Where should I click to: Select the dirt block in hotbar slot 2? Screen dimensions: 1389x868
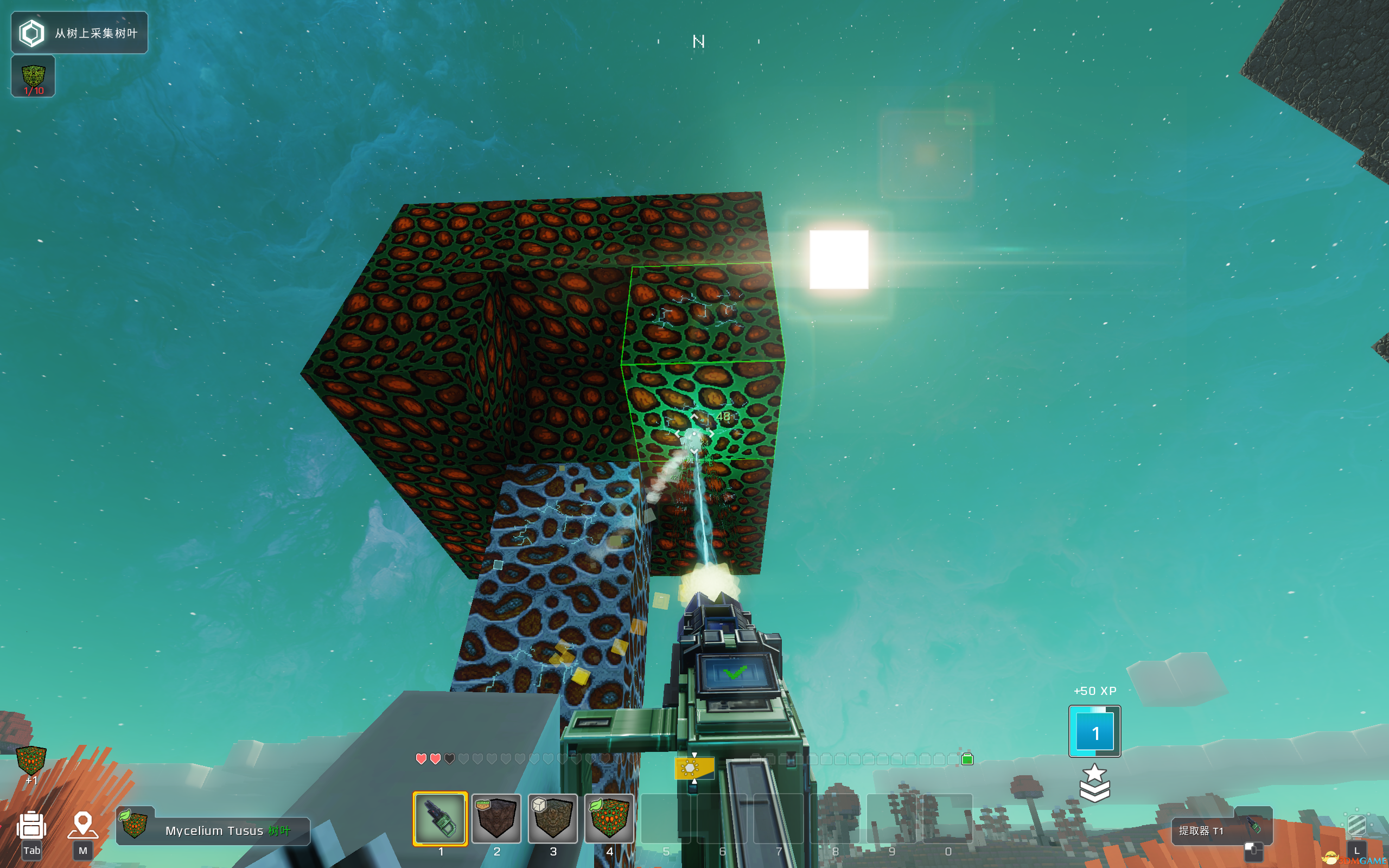click(x=496, y=818)
